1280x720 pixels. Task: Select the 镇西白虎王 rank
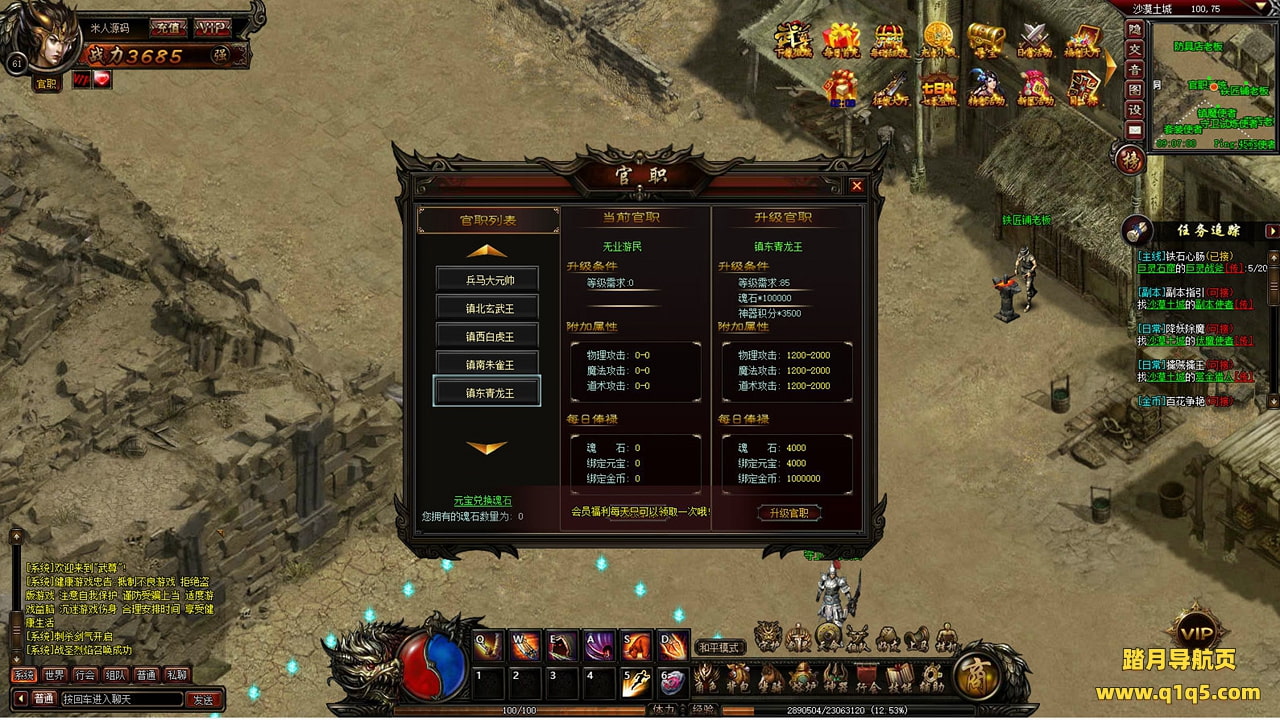(488, 336)
